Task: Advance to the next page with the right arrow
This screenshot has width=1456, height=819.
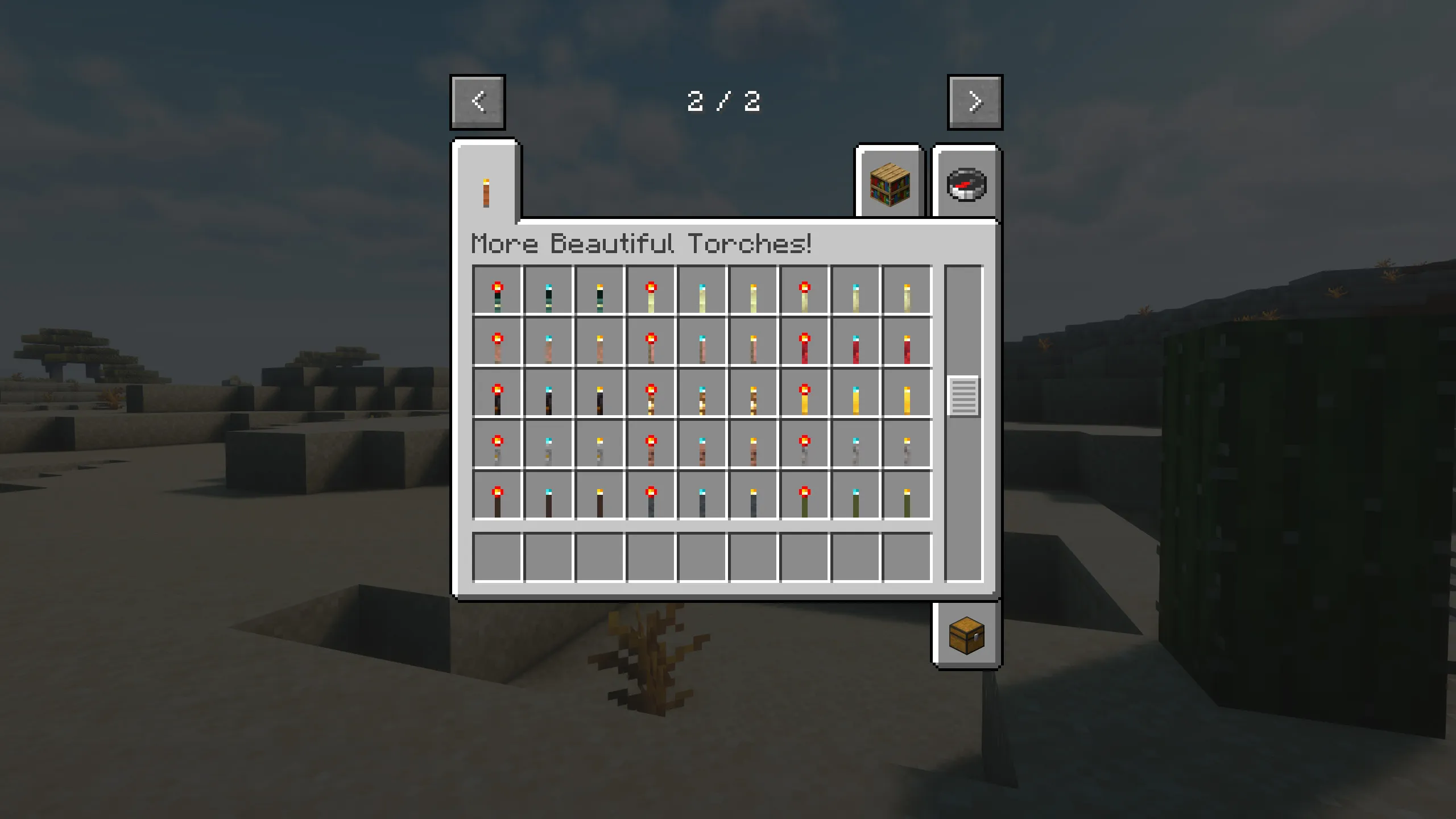Action: click(x=974, y=102)
